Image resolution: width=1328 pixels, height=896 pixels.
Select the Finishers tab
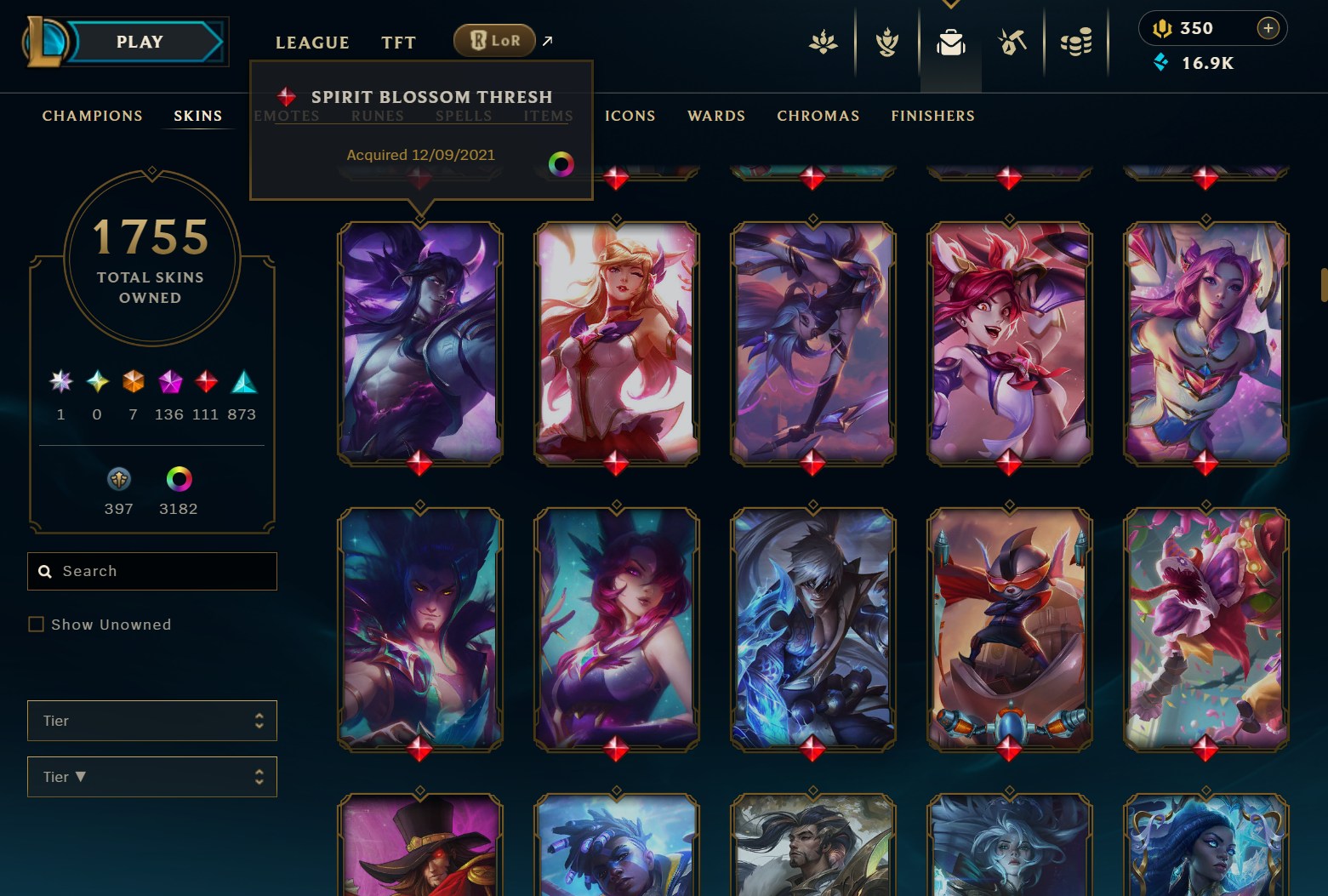(932, 116)
